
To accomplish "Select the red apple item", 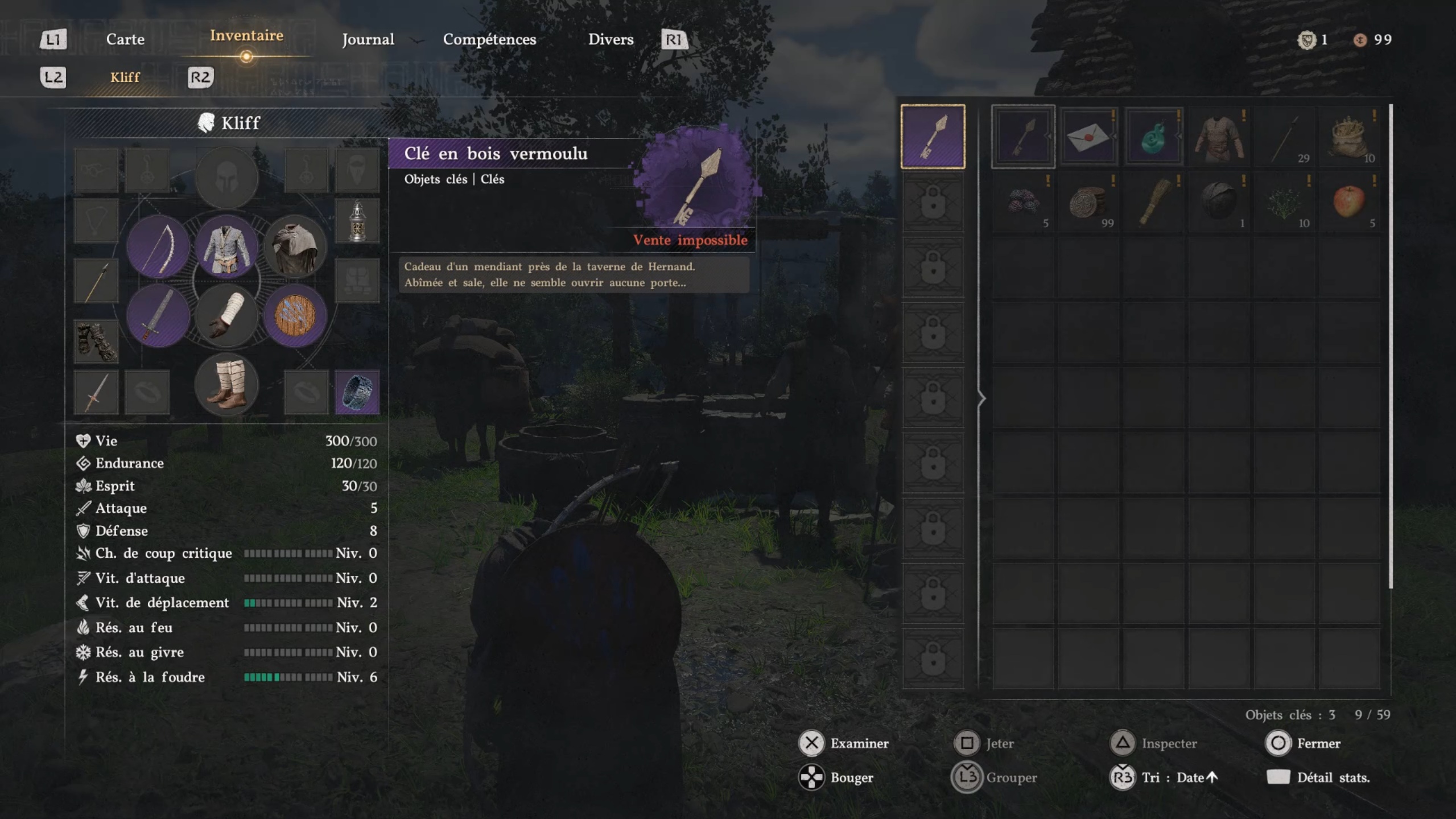I will 1349,202.
